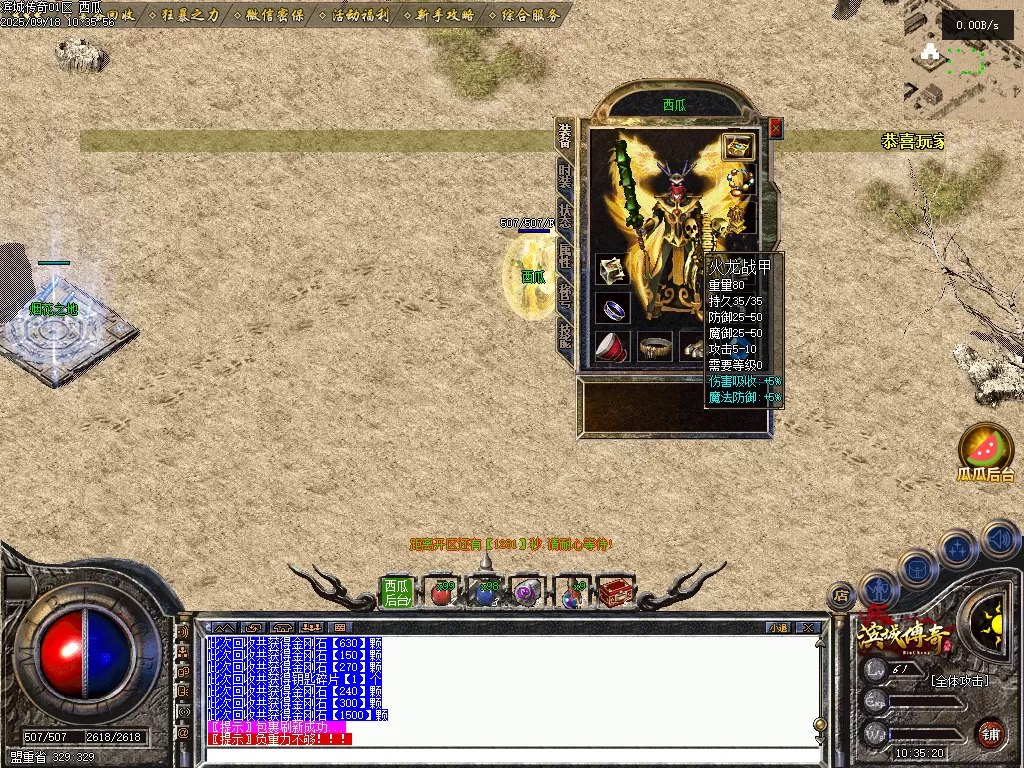
Task: Switch to the 技能 tab
Action: pos(565,333)
